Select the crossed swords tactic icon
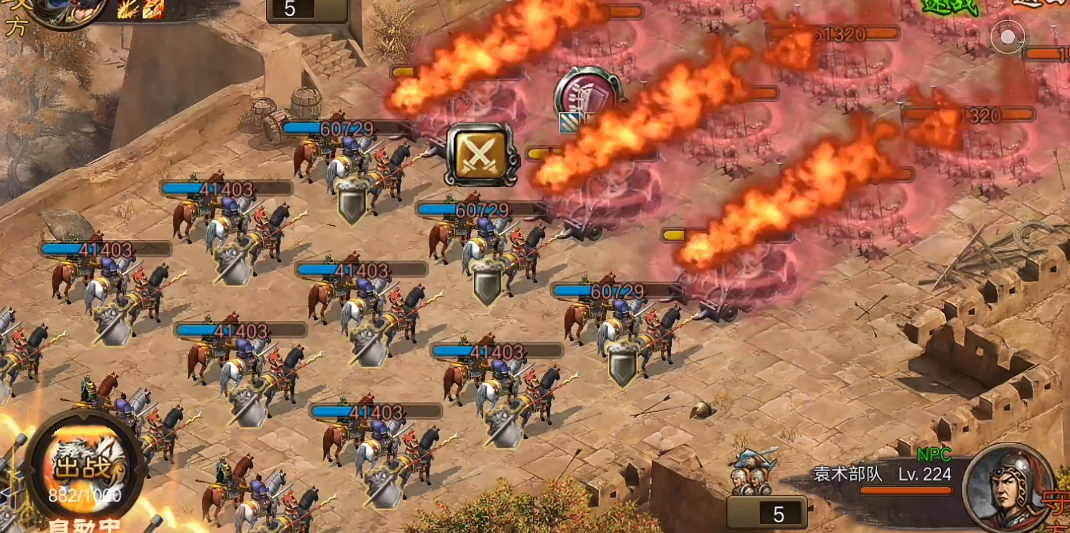The height and width of the screenshot is (533, 1070). 482,155
